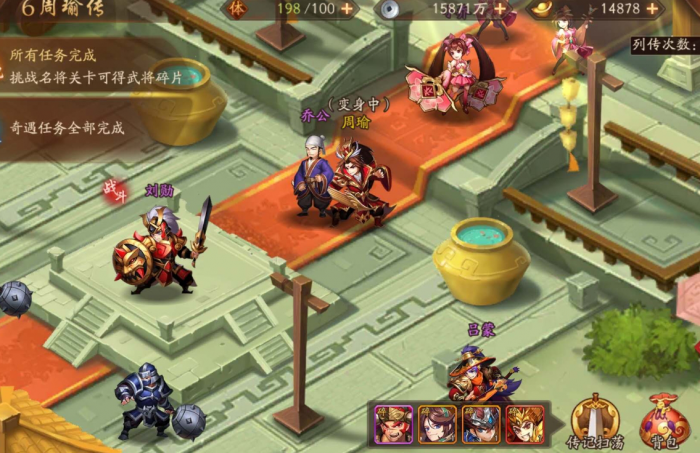This screenshot has width=700, height=453.
Task: Select the red-framed golden-helmet hero fragment
Action: coord(524,424)
